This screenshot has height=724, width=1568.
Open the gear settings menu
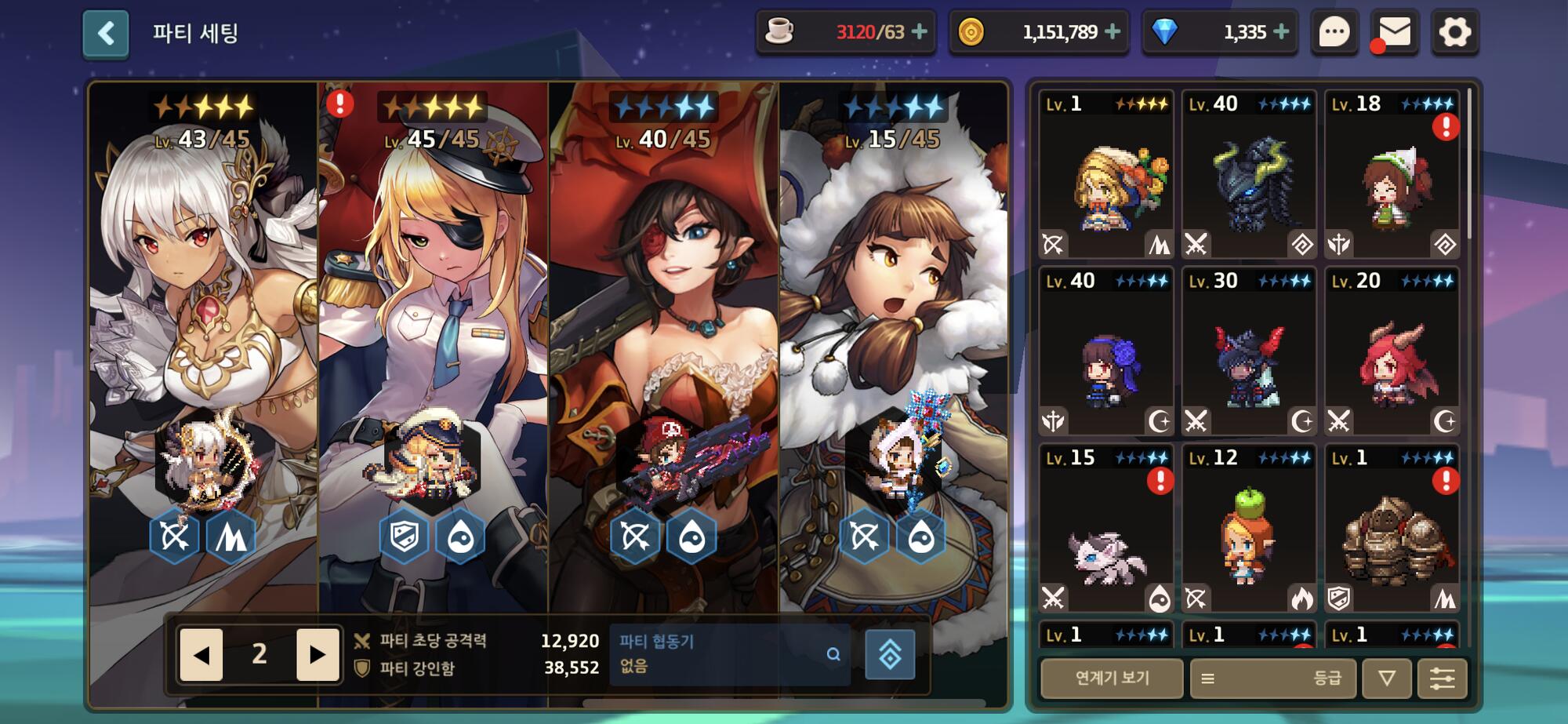tap(1454, 33)
